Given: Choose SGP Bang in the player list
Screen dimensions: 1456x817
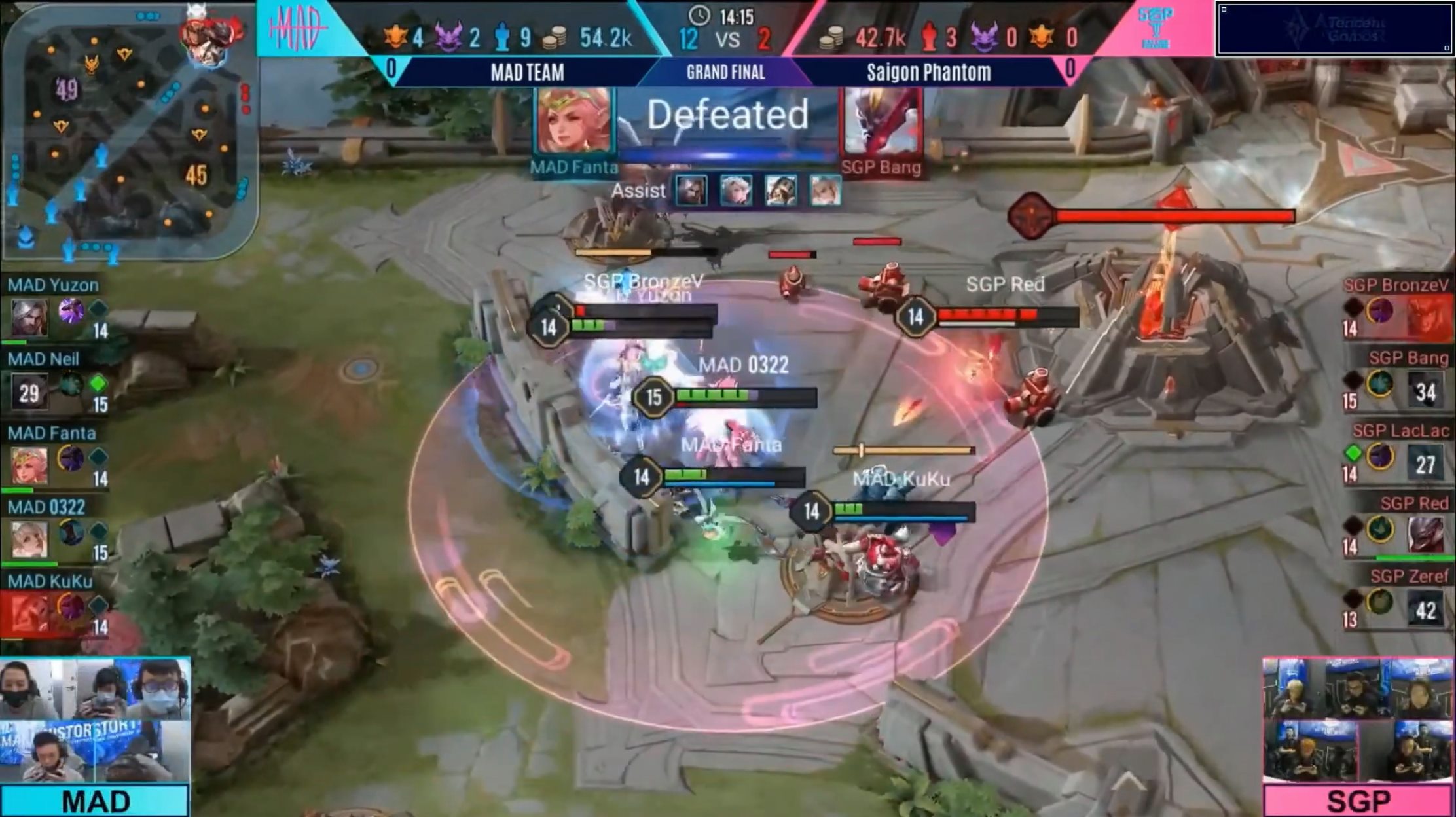Looking at the screenshot, I should (1408, 358).
